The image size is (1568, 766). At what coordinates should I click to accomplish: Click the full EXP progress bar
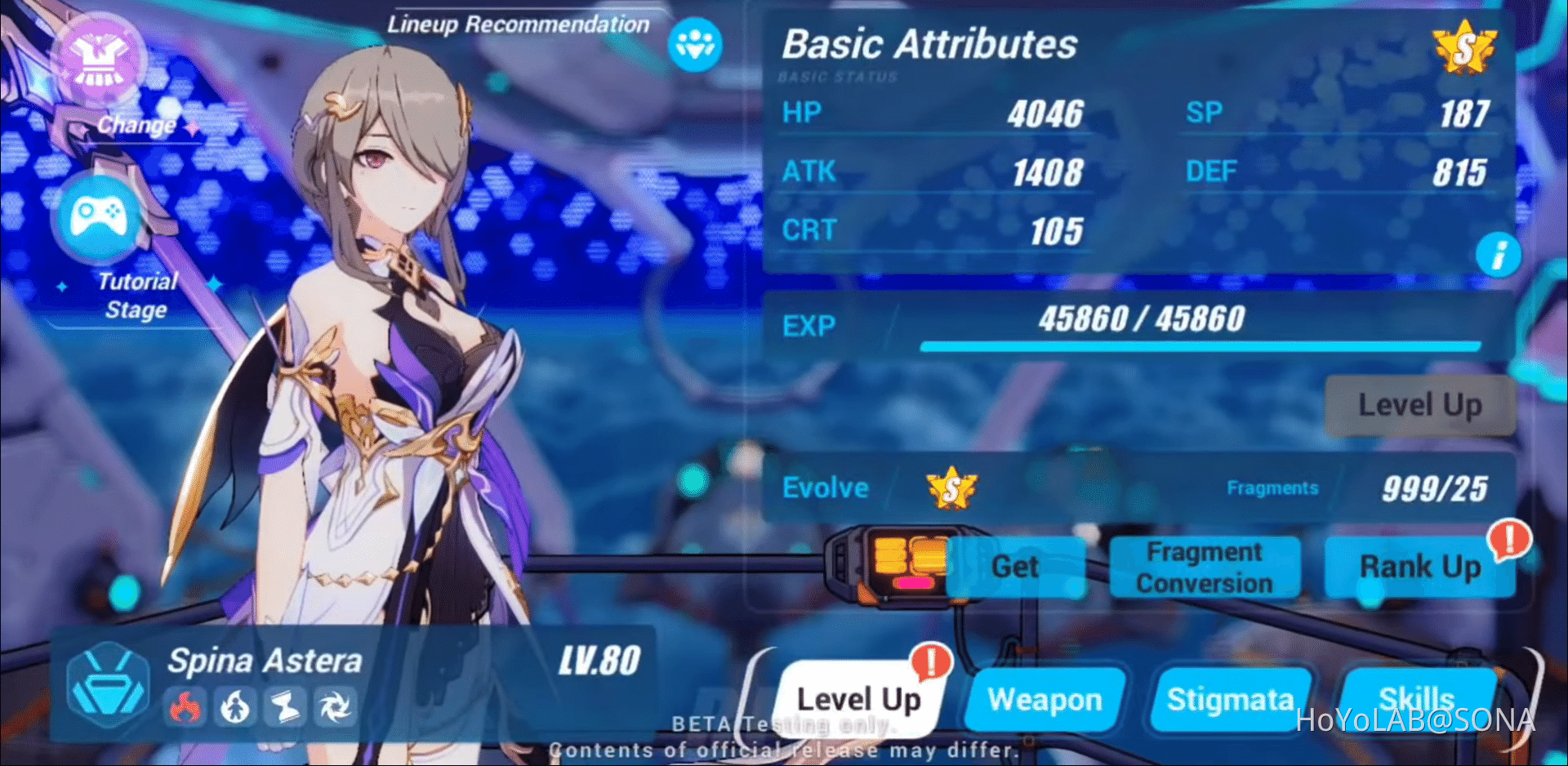[1200, 346]
